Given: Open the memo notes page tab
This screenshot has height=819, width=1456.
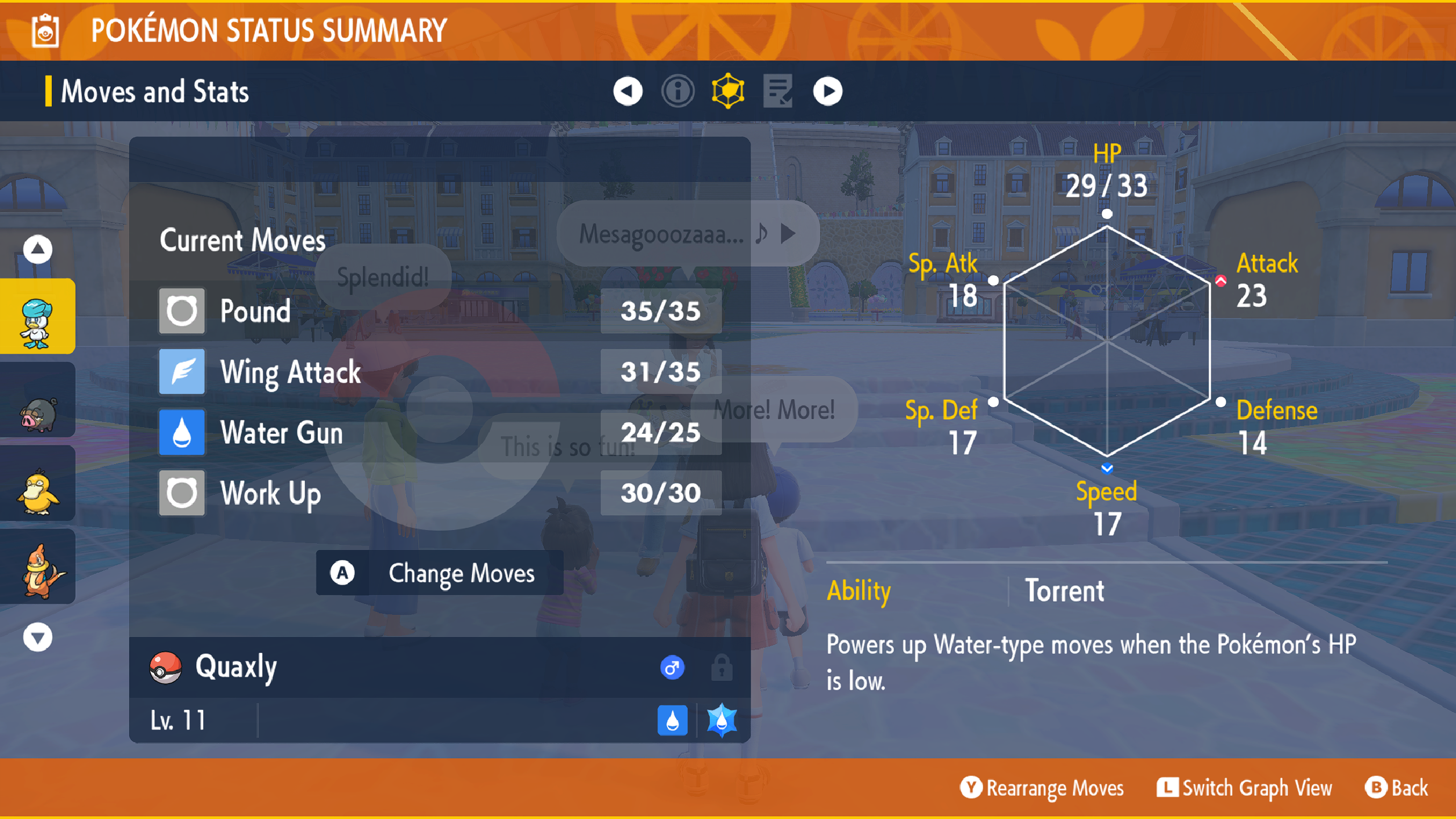Looking at the screenshot, I should [x=777, y=91].
